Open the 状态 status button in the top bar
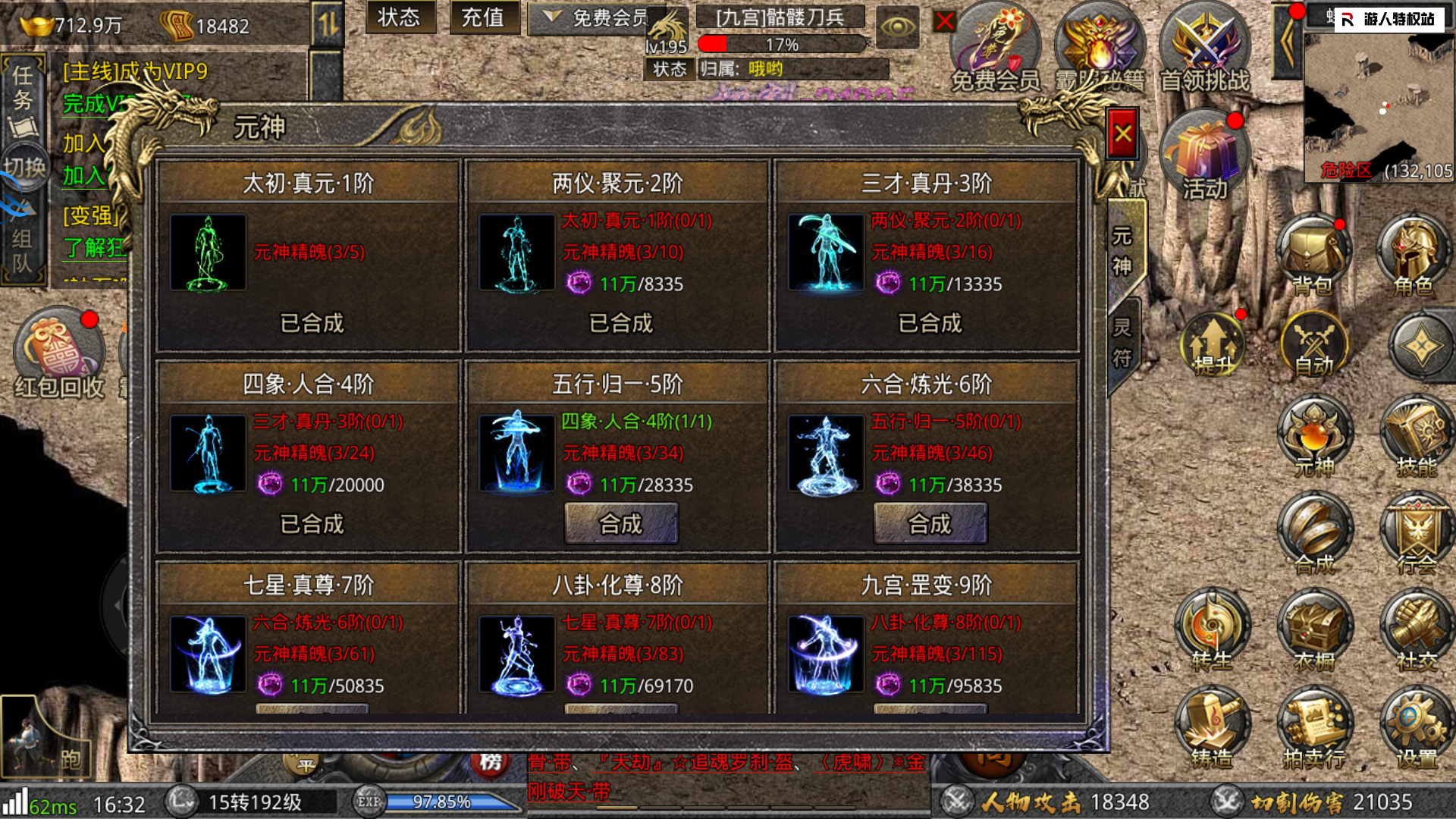 [x=399, y=17]
